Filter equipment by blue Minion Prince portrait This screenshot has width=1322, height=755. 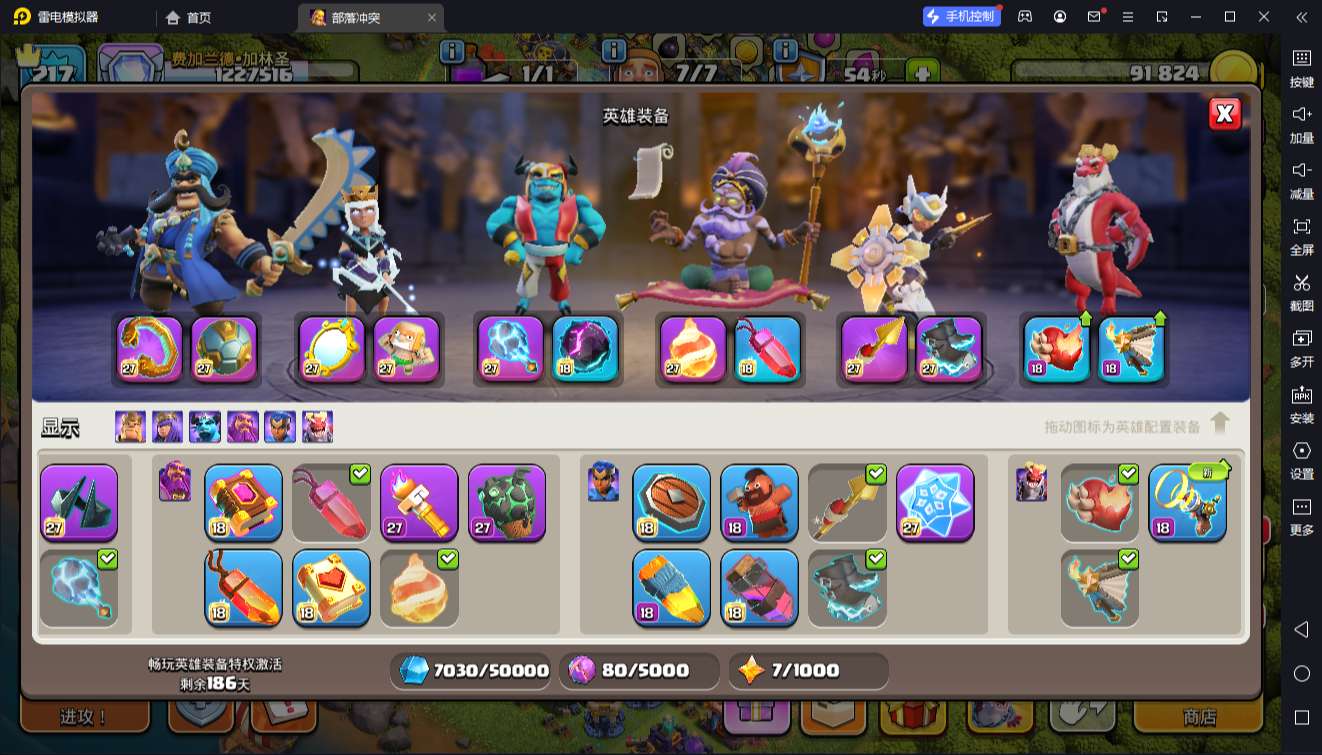[x=205, y=427]
